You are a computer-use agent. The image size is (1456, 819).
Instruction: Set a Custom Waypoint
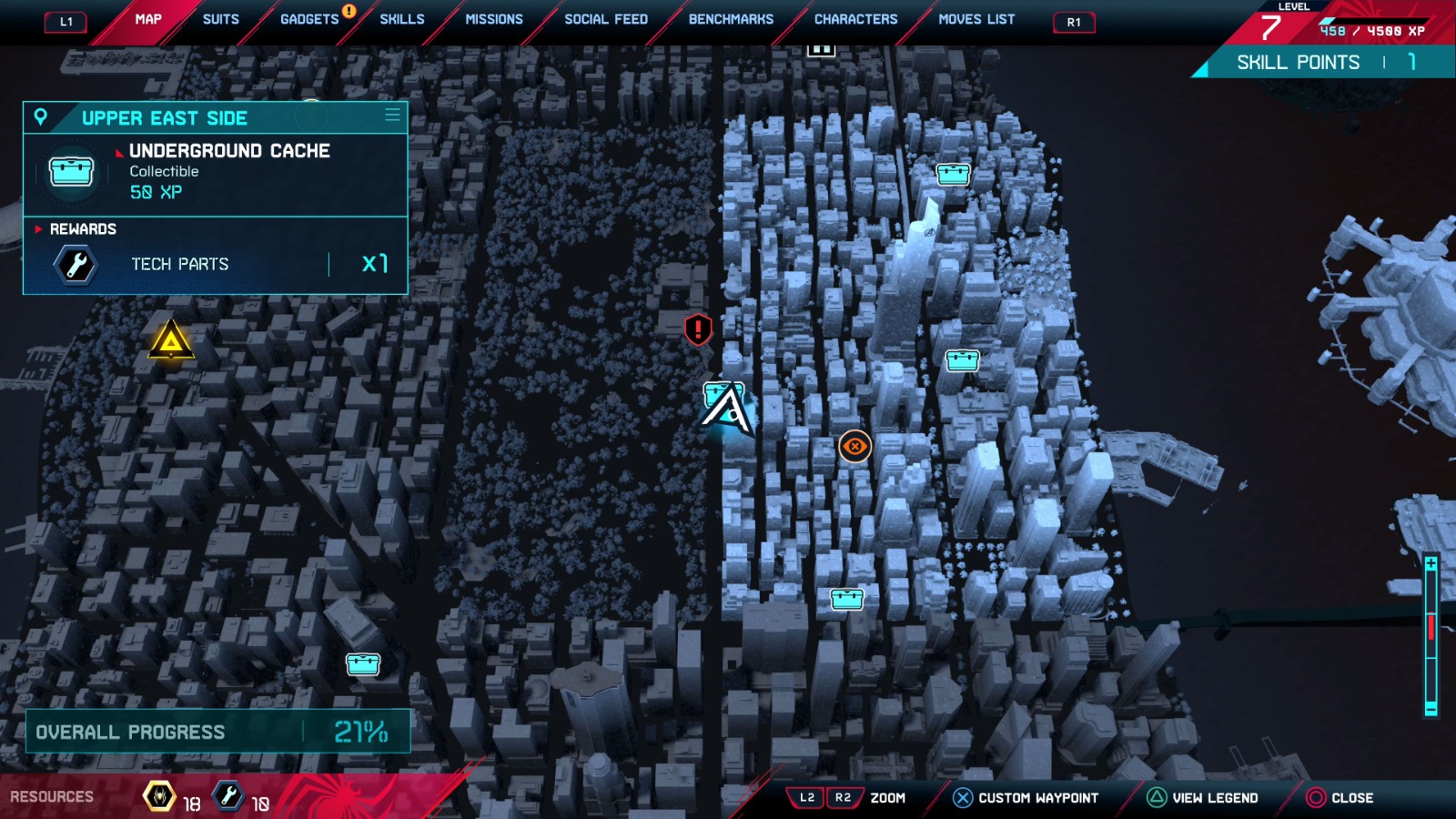[x=1026, y=798]
